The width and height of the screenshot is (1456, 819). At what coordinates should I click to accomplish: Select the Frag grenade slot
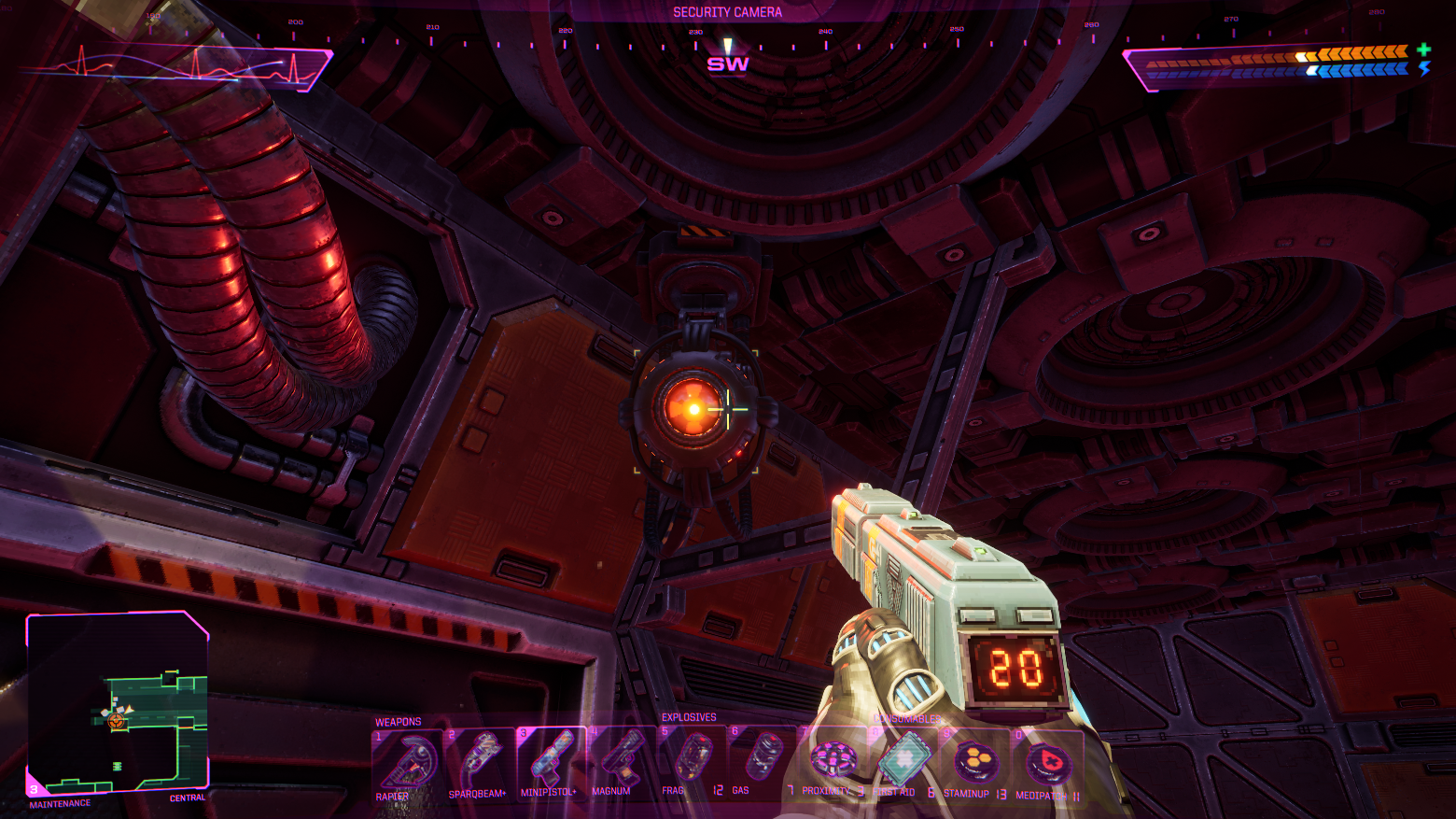[x=693, y=759]
